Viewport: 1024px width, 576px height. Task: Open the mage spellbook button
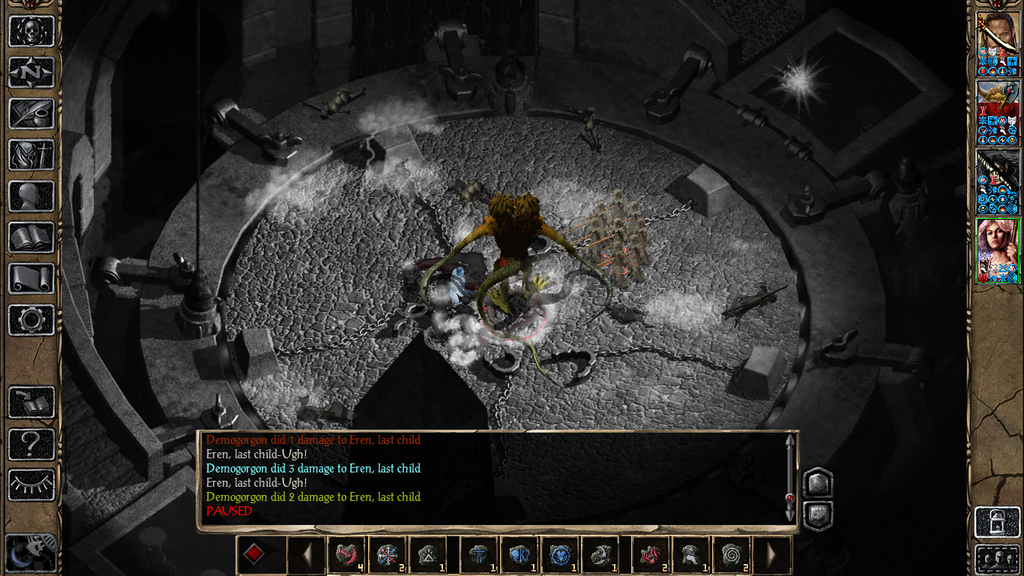[31, 237]
